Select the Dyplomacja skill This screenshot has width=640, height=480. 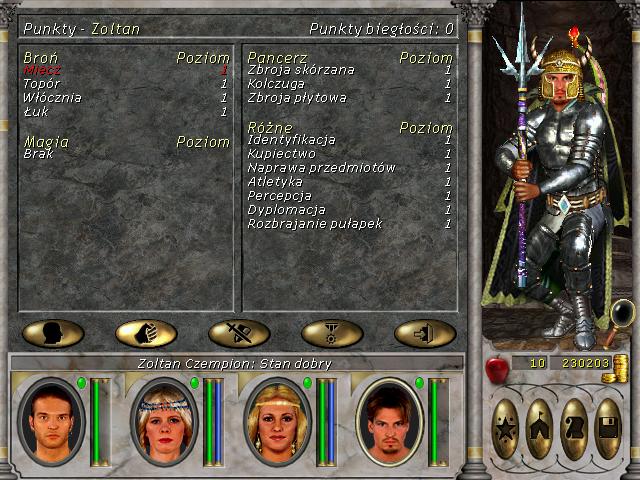(x=285, y=210)
